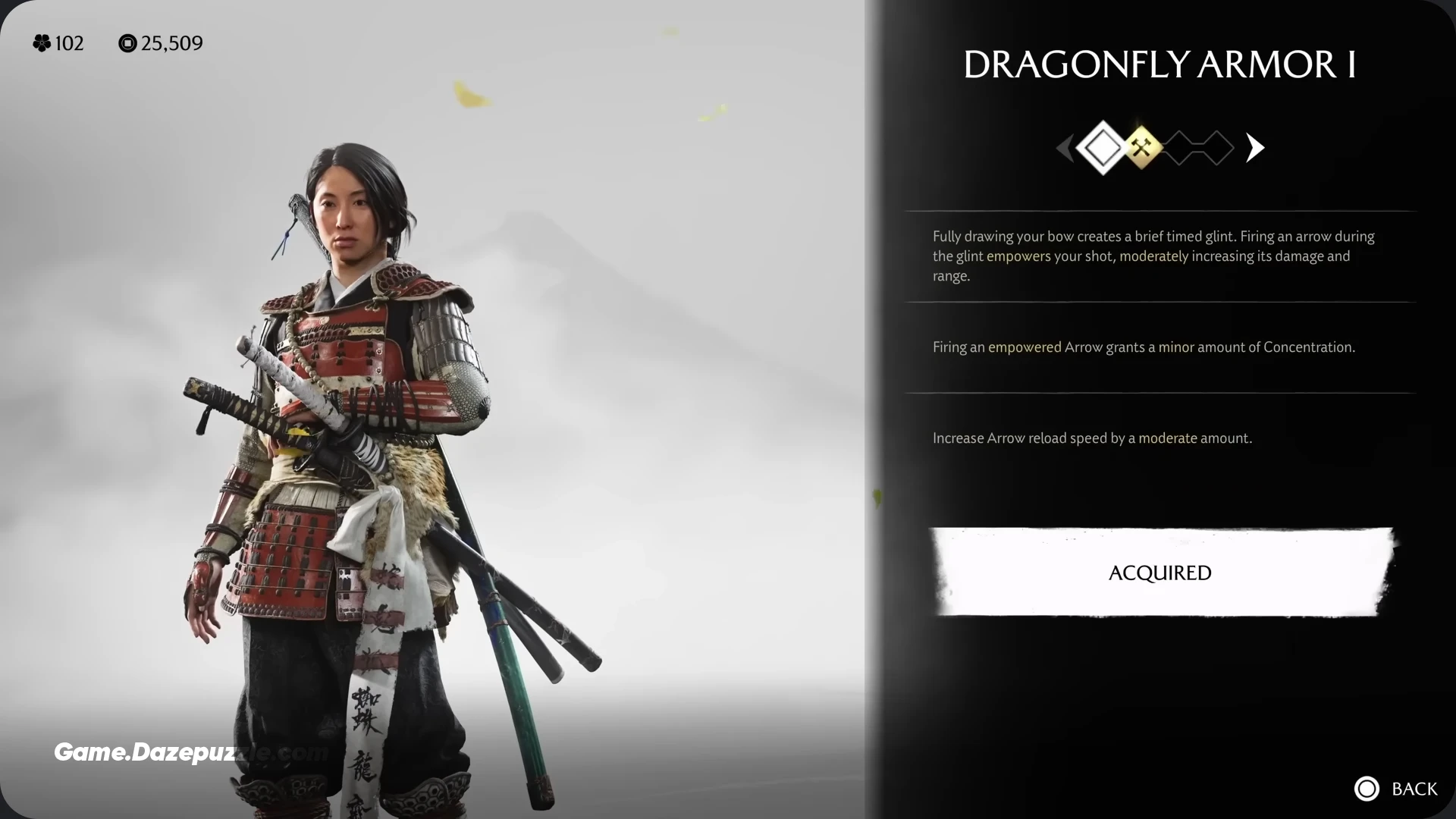Click the circle button icon beside BACK
The height and width of the screenshot is (819, 1456).
coord(1367,789)
